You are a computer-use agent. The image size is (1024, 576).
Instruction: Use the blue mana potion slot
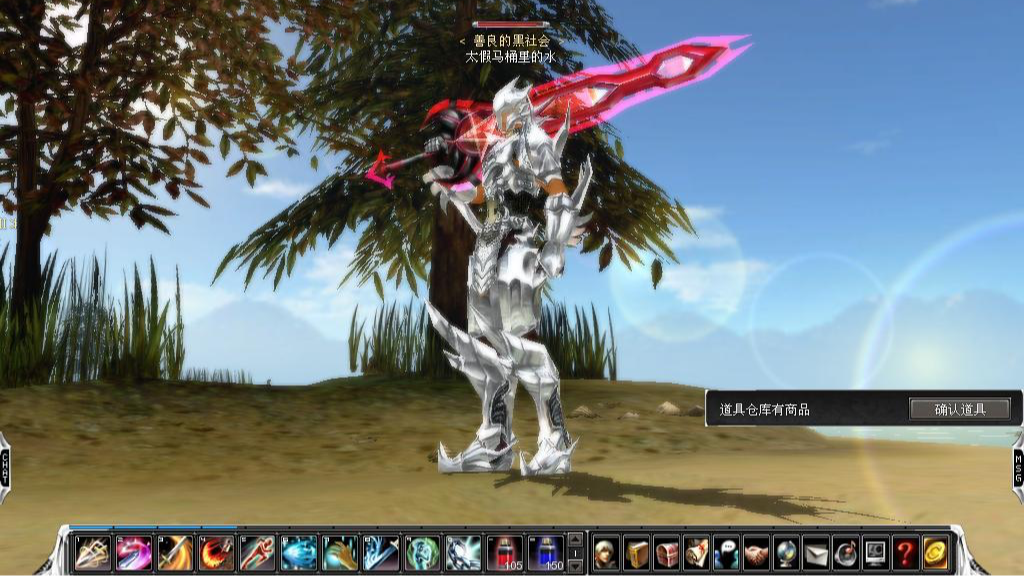point(546,552)
